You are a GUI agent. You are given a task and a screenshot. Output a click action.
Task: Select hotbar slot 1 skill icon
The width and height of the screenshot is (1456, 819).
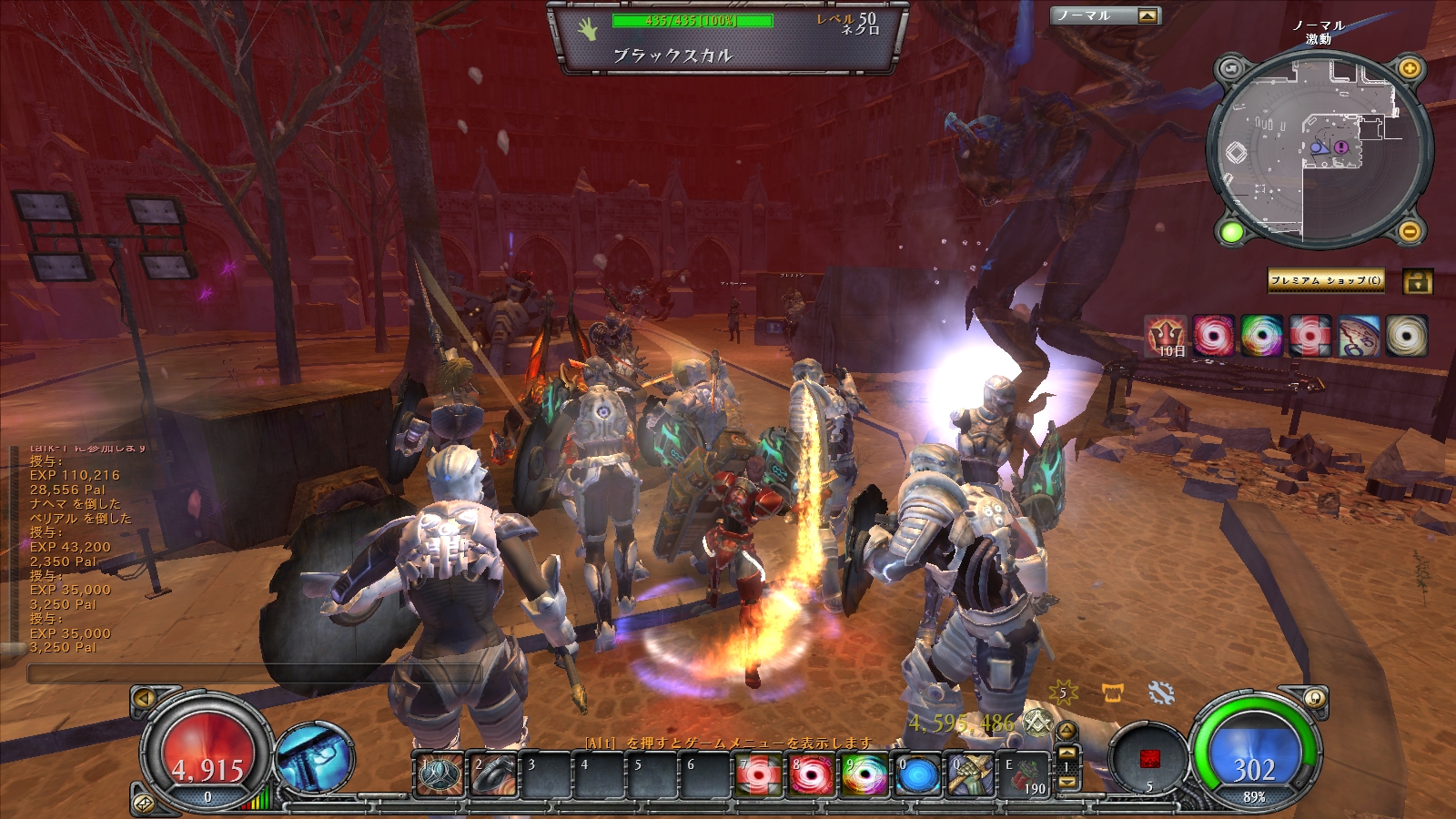coord(440,776)
